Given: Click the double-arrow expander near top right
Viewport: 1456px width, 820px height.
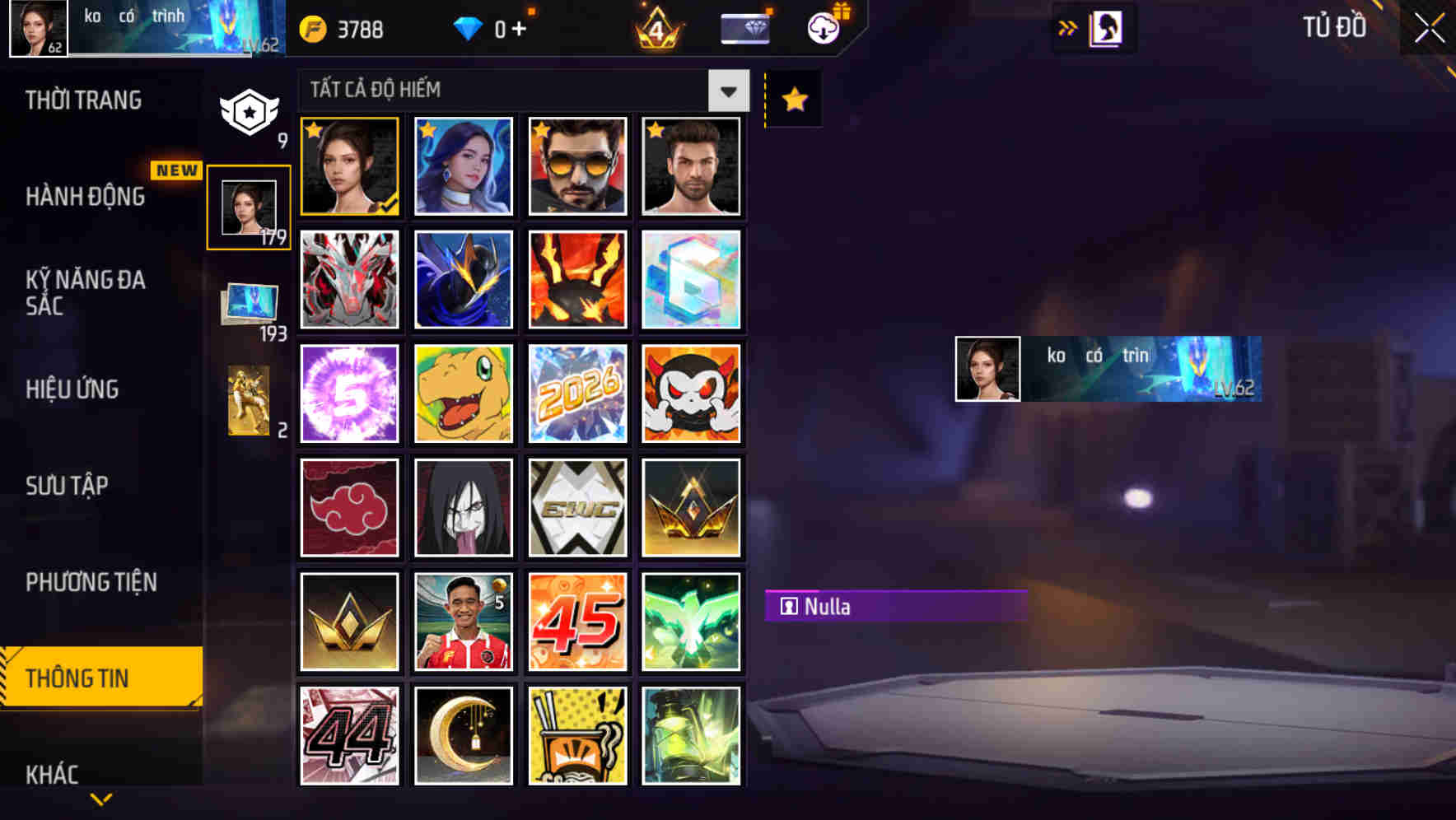Looking at the screenshot, I should click(x=1067, y=27).
